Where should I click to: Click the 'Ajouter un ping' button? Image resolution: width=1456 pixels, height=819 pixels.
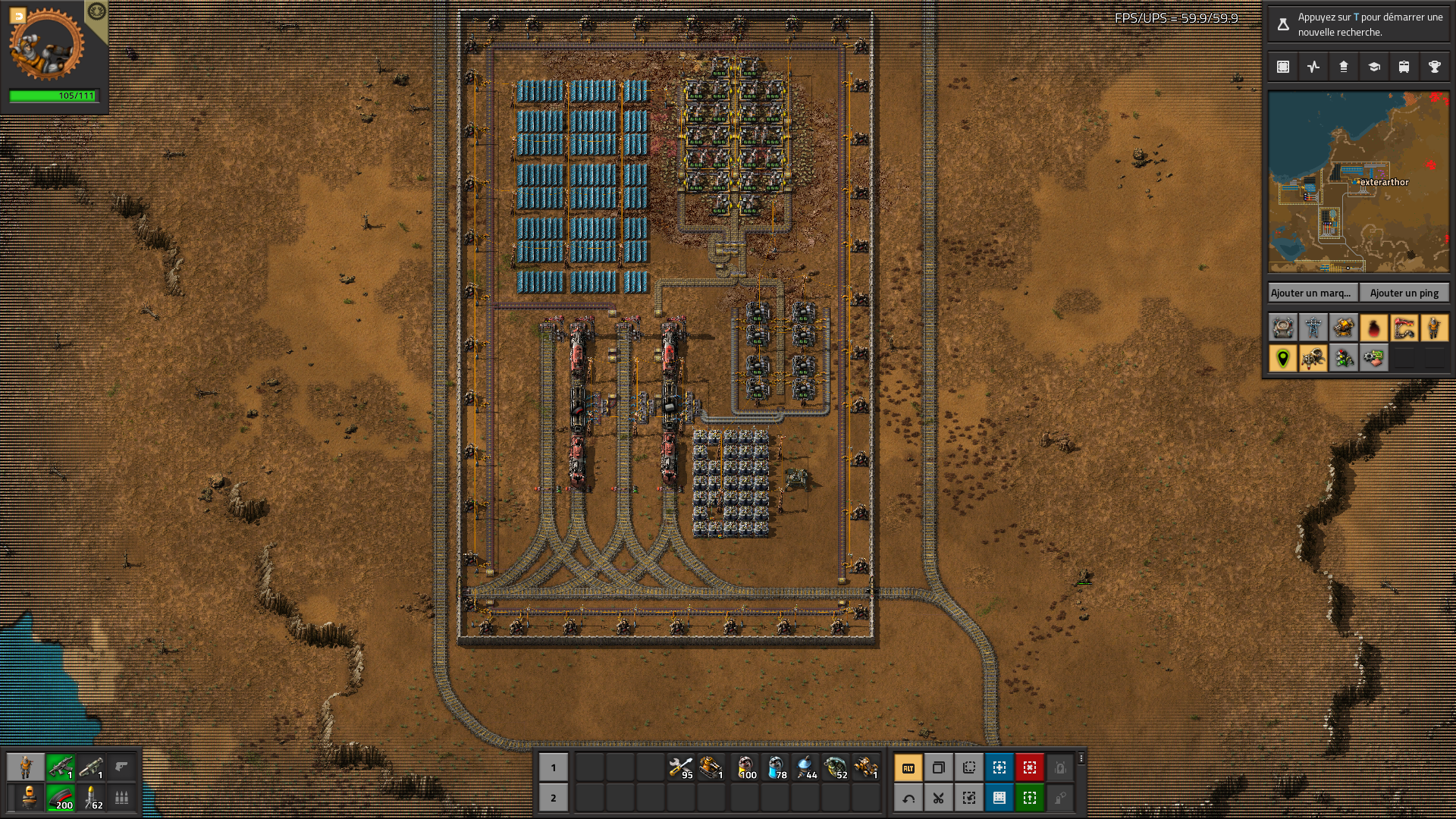point(1404,293)
